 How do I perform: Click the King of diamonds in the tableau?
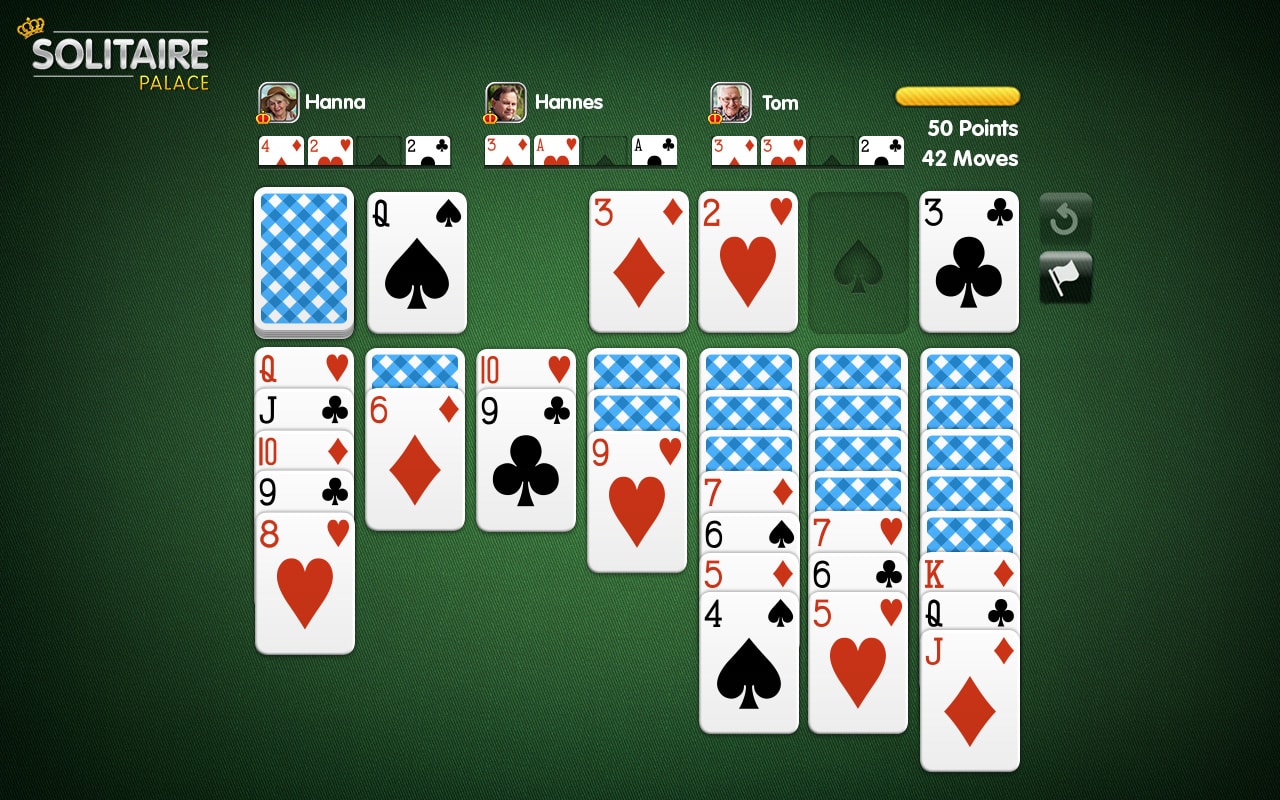point(968,573)
